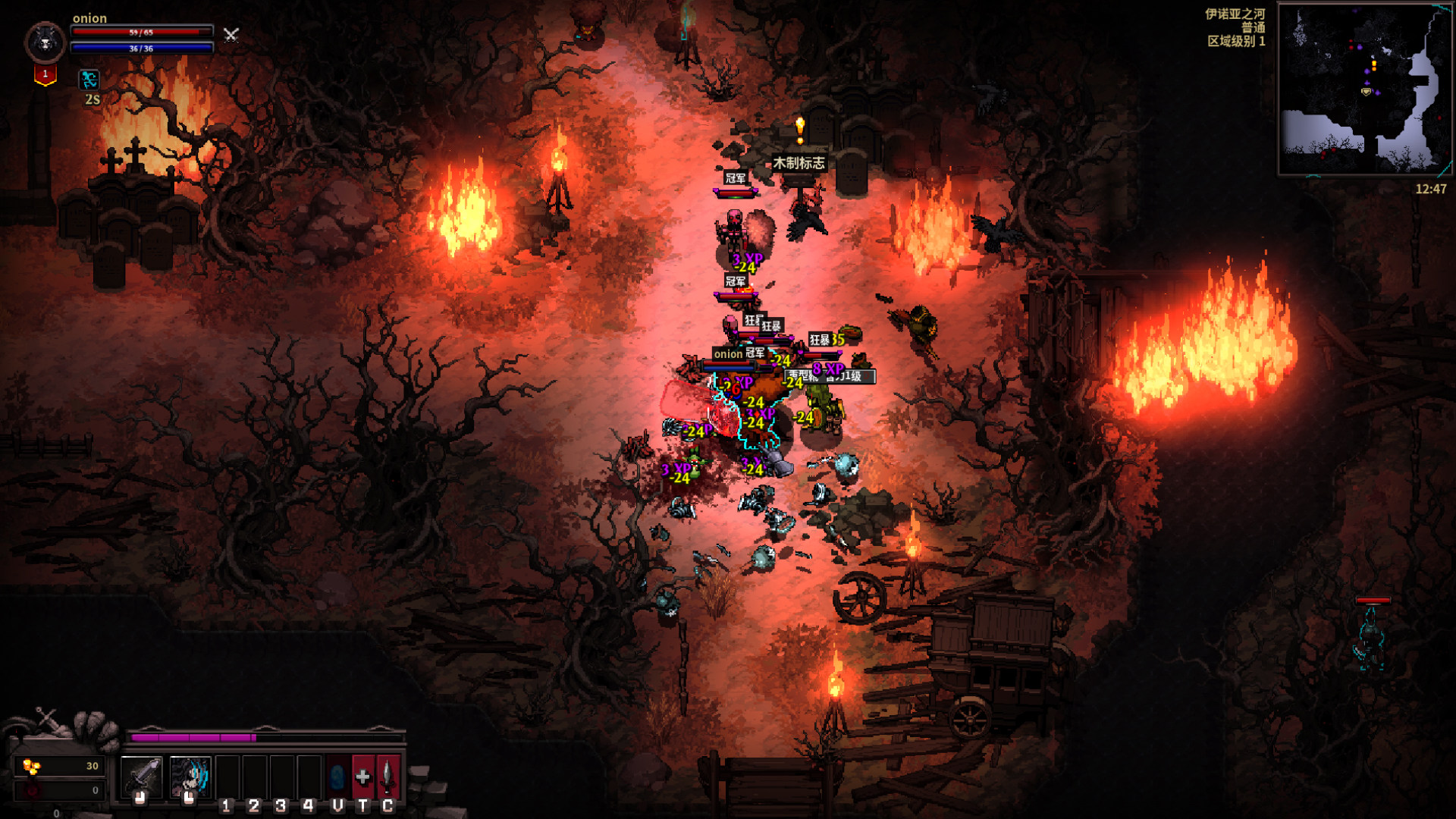Open the minimap in the corner
Image resolution: width=1456 pixels, height=819 pixels.
[1364, 89]
